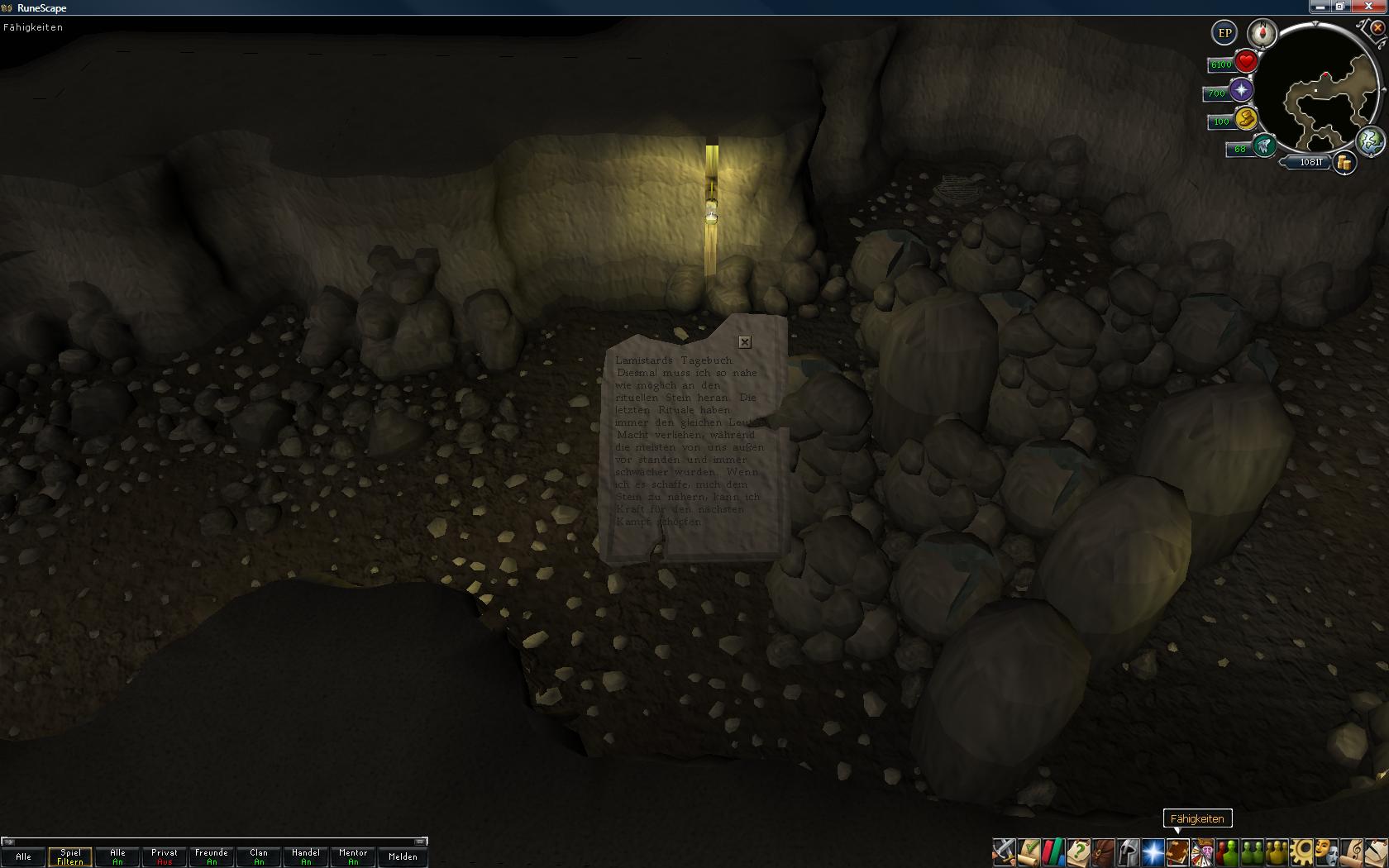Toggle the Clan chat filter
This screenshot has width=1389, height=868.
[x=259, y=856]
